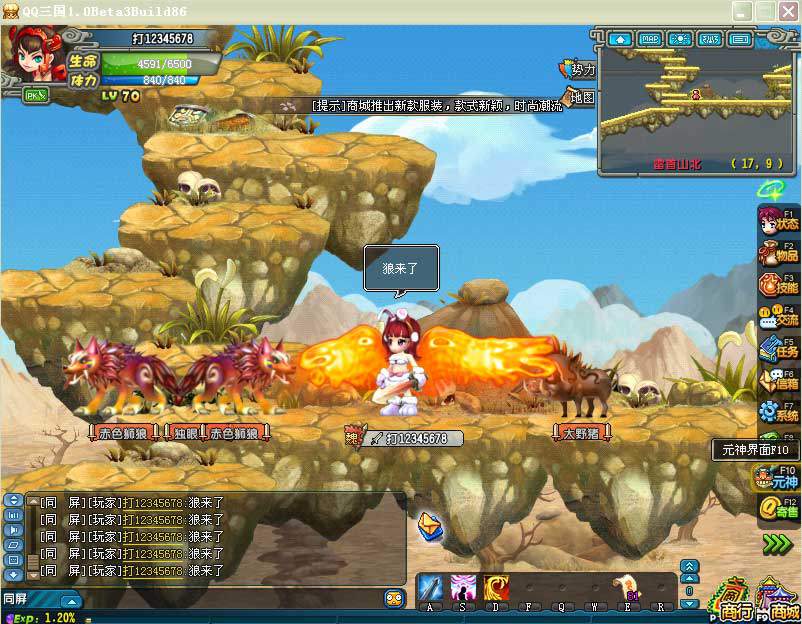802x624 pixels.
Task: Open the 商城 item mall
Action: 779,600
